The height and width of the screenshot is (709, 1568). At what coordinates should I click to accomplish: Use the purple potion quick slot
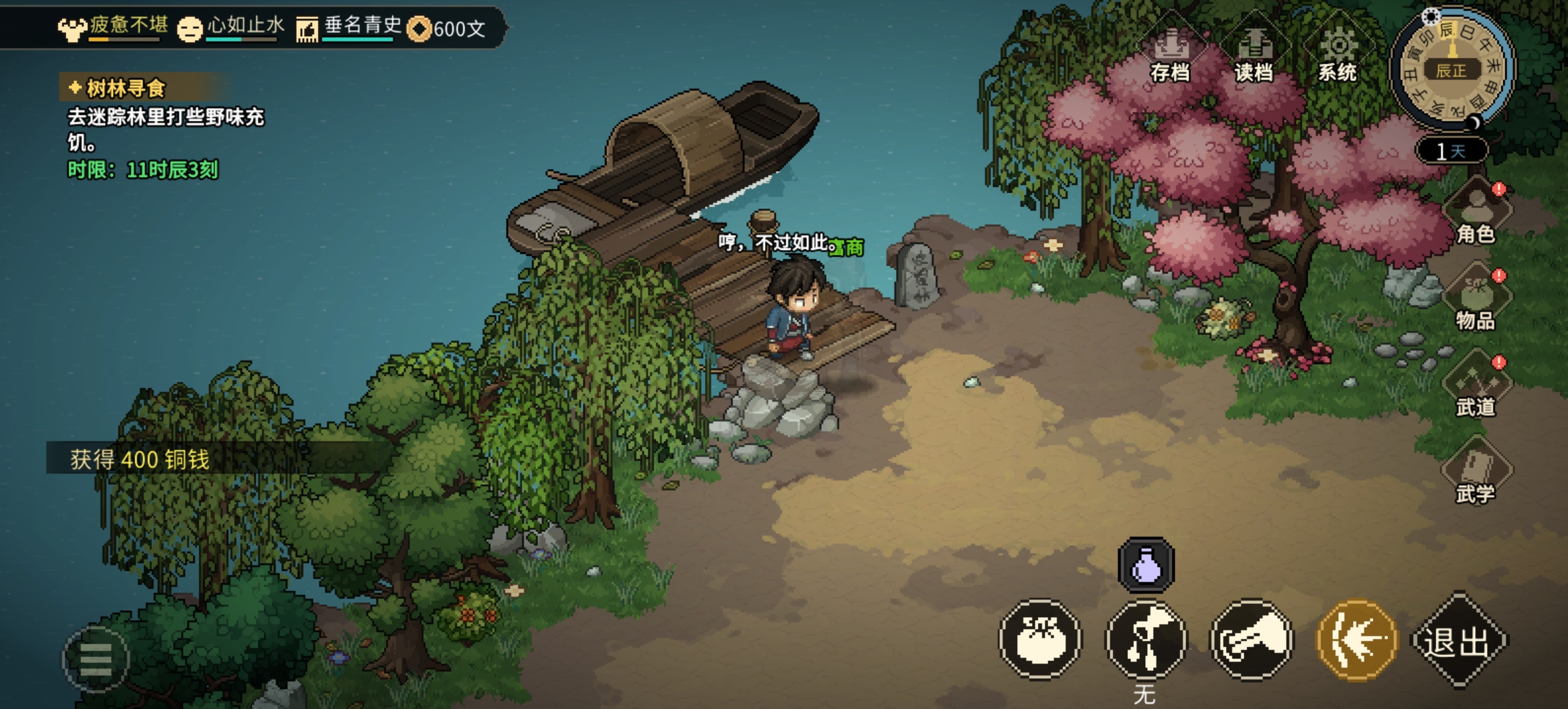(x=1146, y=565)
